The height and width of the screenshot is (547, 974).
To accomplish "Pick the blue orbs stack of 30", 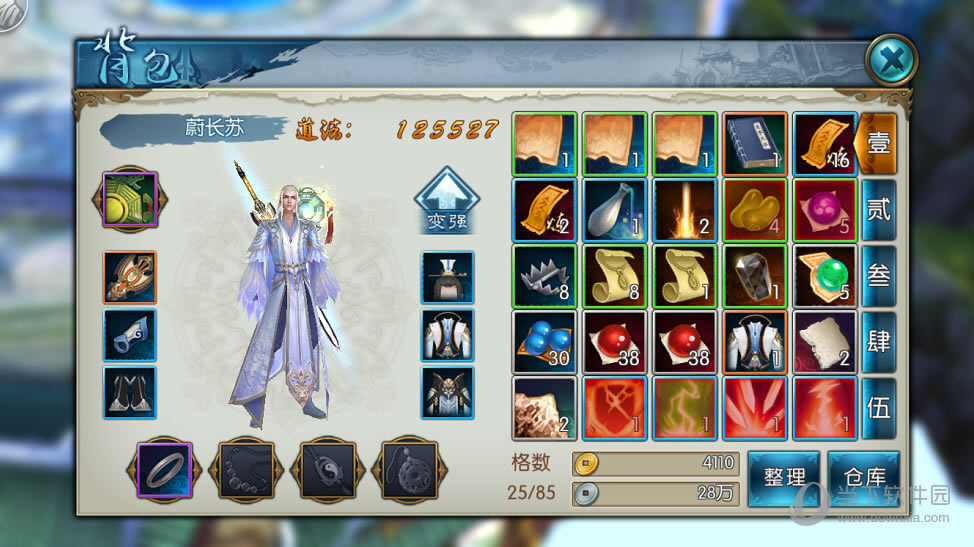I will click(x=544, y=342).
